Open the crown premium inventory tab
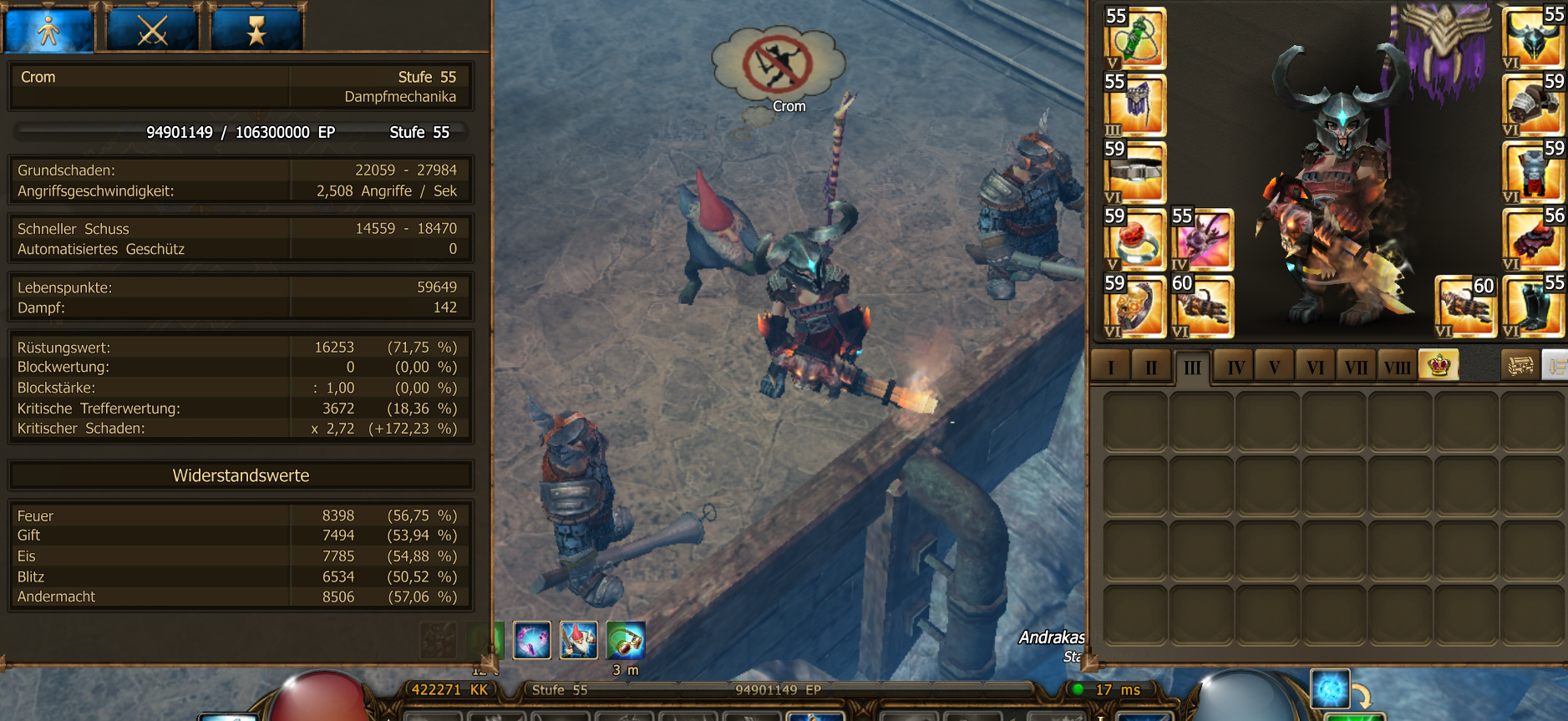The image size is (1568, 721). pos(1439,365)
